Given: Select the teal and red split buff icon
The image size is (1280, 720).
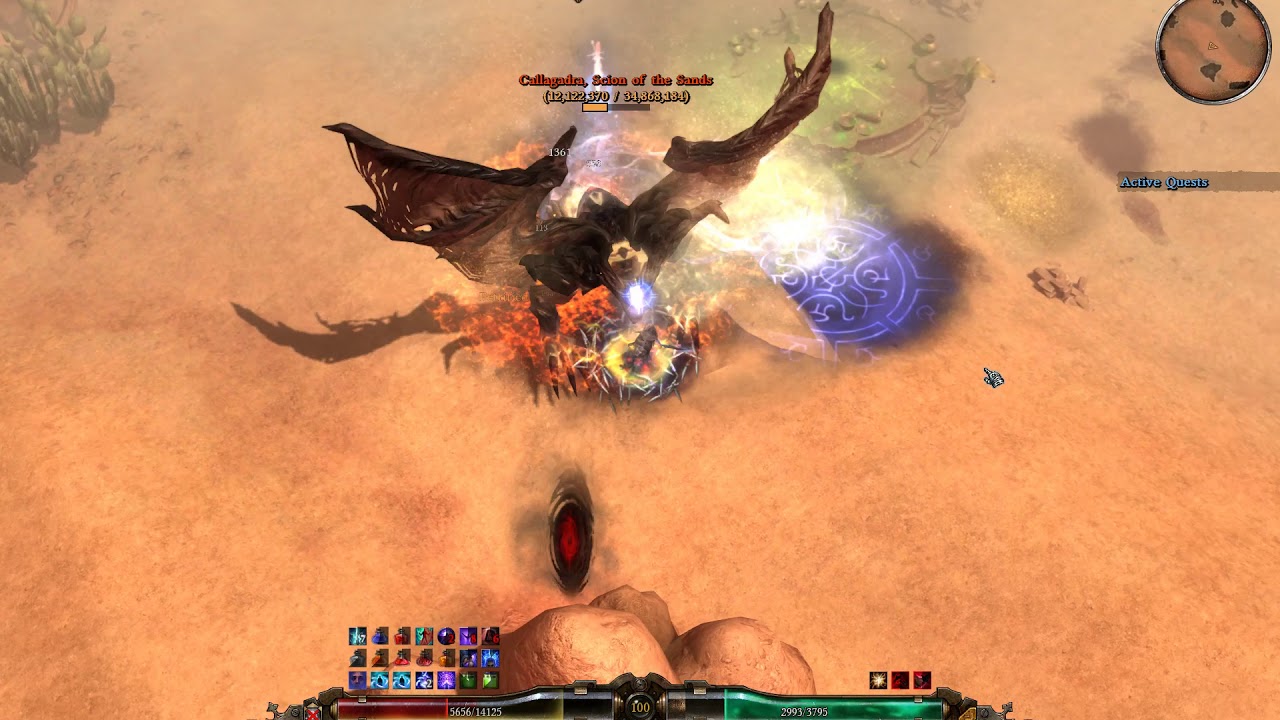Looking at the screenshot, I should [424, 636].
